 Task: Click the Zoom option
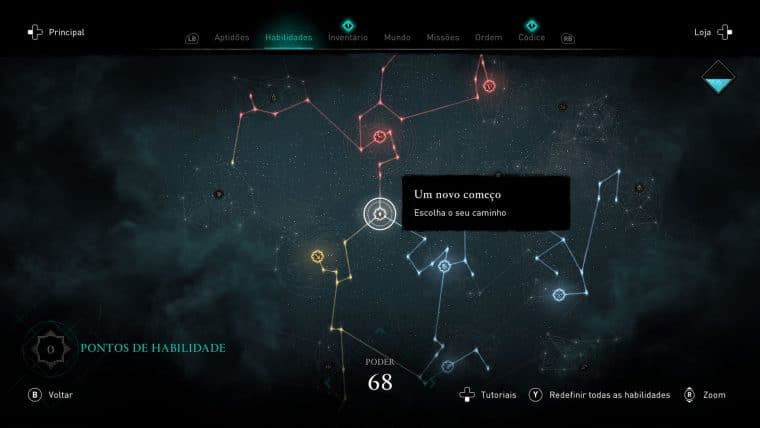pyautogui.click(x=705, y=395)
